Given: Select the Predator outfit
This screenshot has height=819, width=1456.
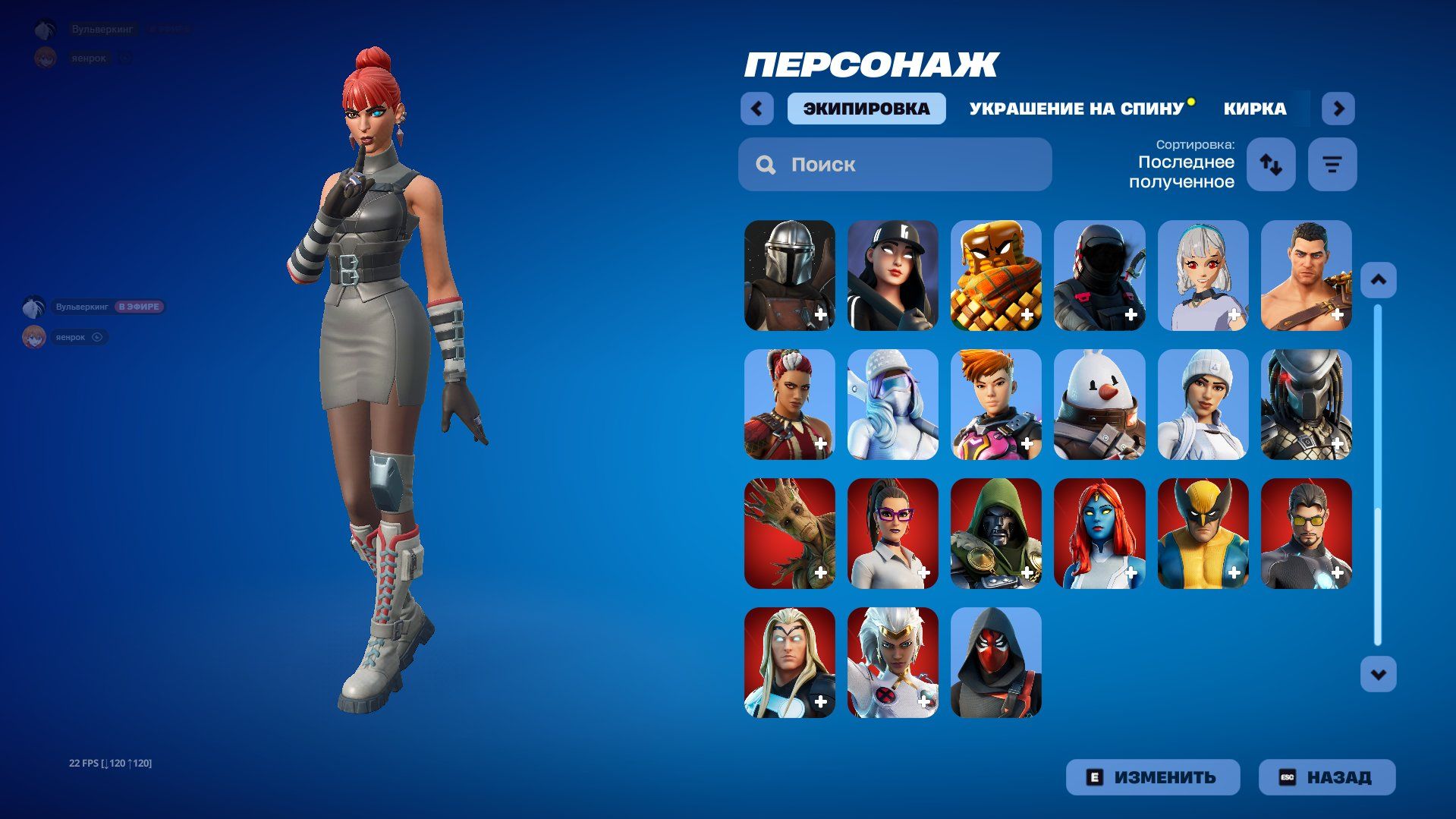Looking at the screenshot, I should click(1306, 404).
